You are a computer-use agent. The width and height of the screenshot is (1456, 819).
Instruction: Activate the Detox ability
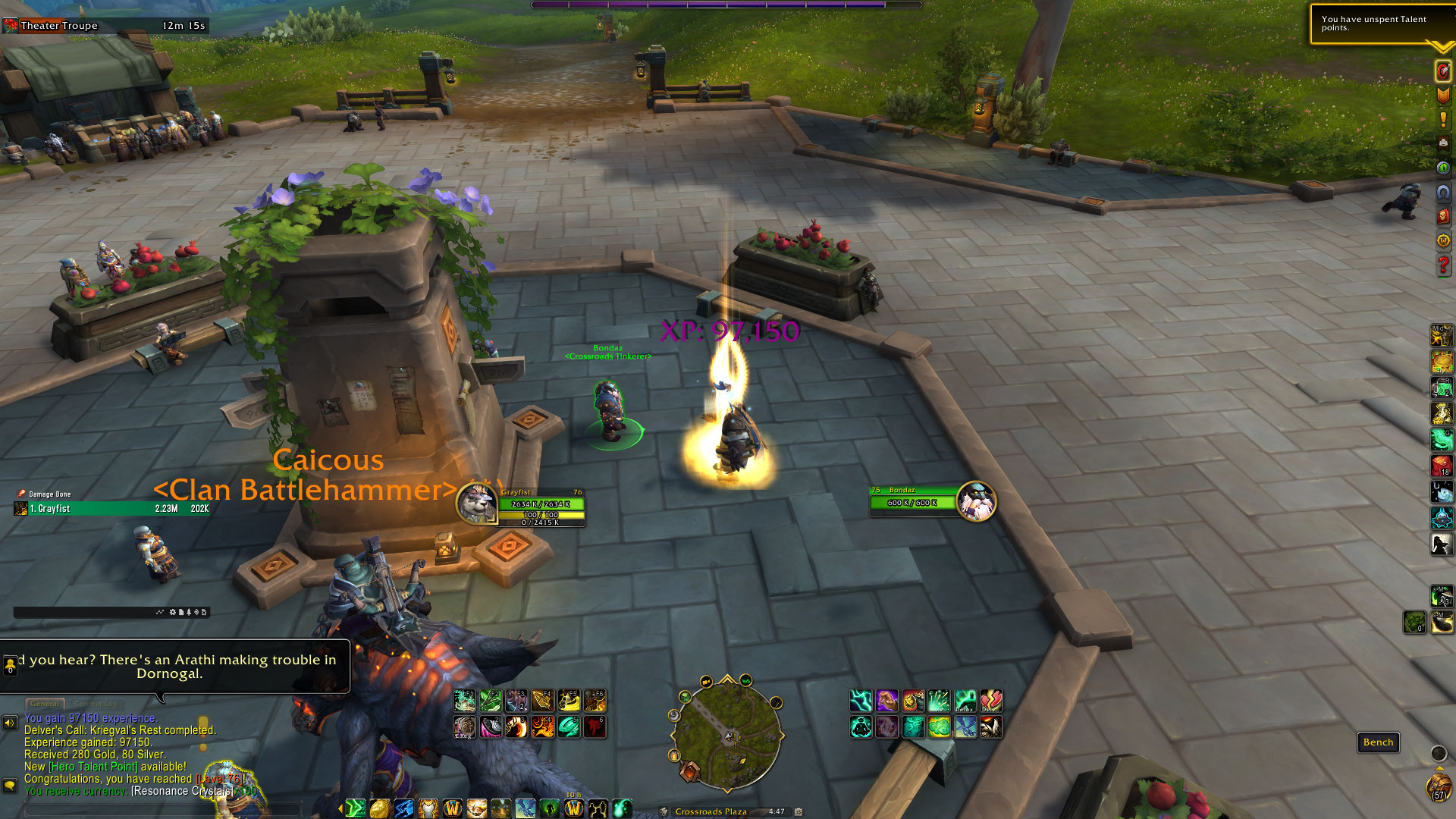point(965,701)
